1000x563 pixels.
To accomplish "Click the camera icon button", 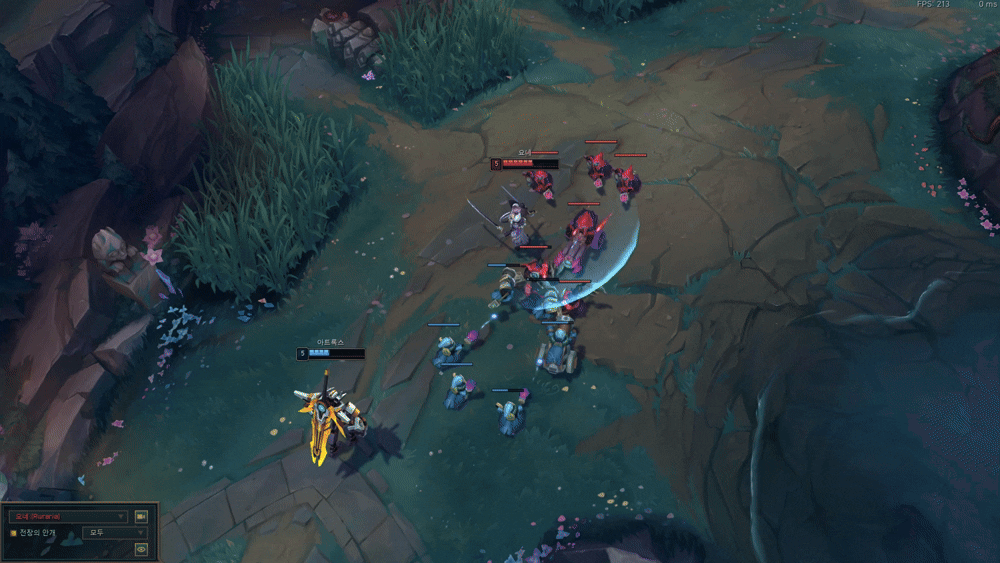I will (141, 516).
